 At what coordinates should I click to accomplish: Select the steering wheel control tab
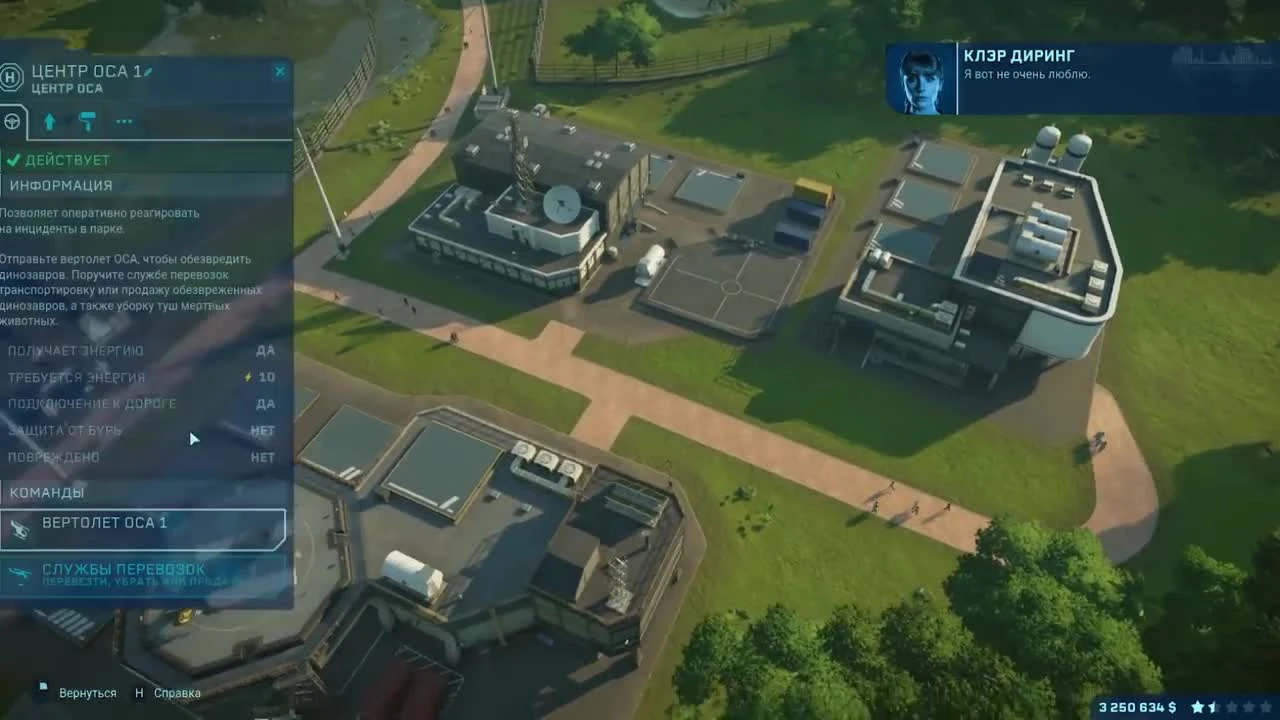[x=14, y=122]
